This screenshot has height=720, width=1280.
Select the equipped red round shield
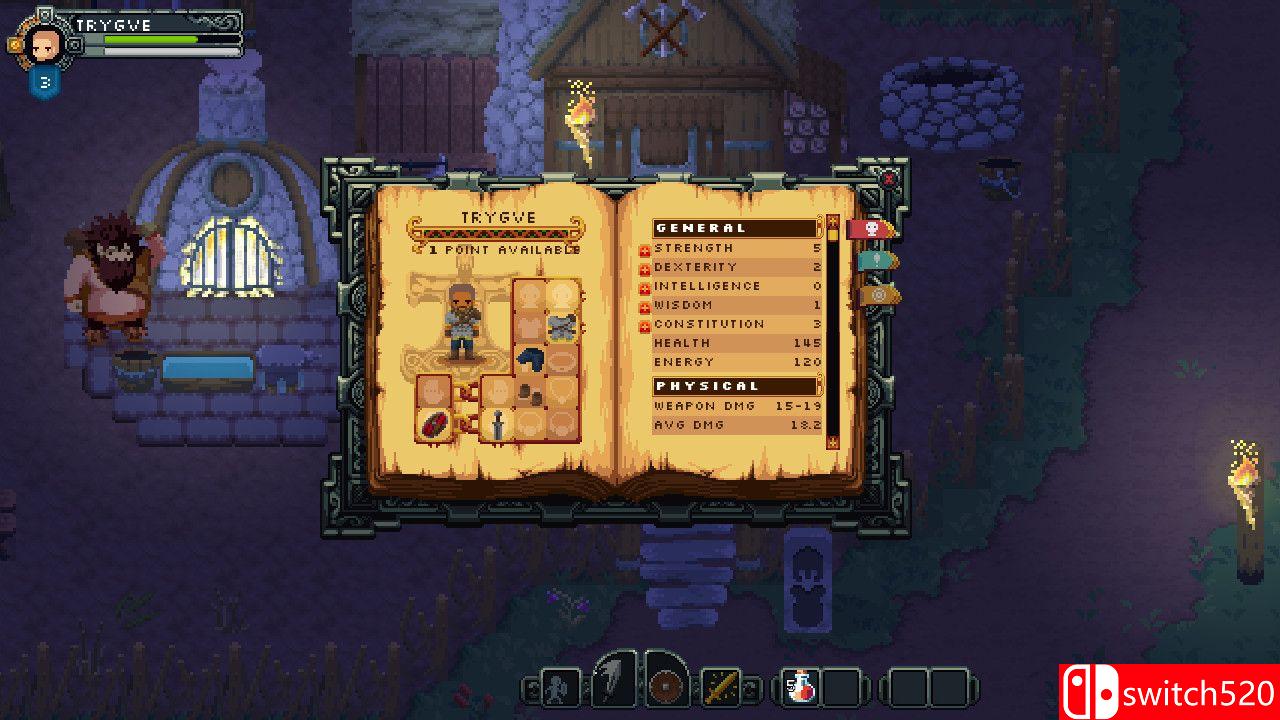click(x=433, y=424)
